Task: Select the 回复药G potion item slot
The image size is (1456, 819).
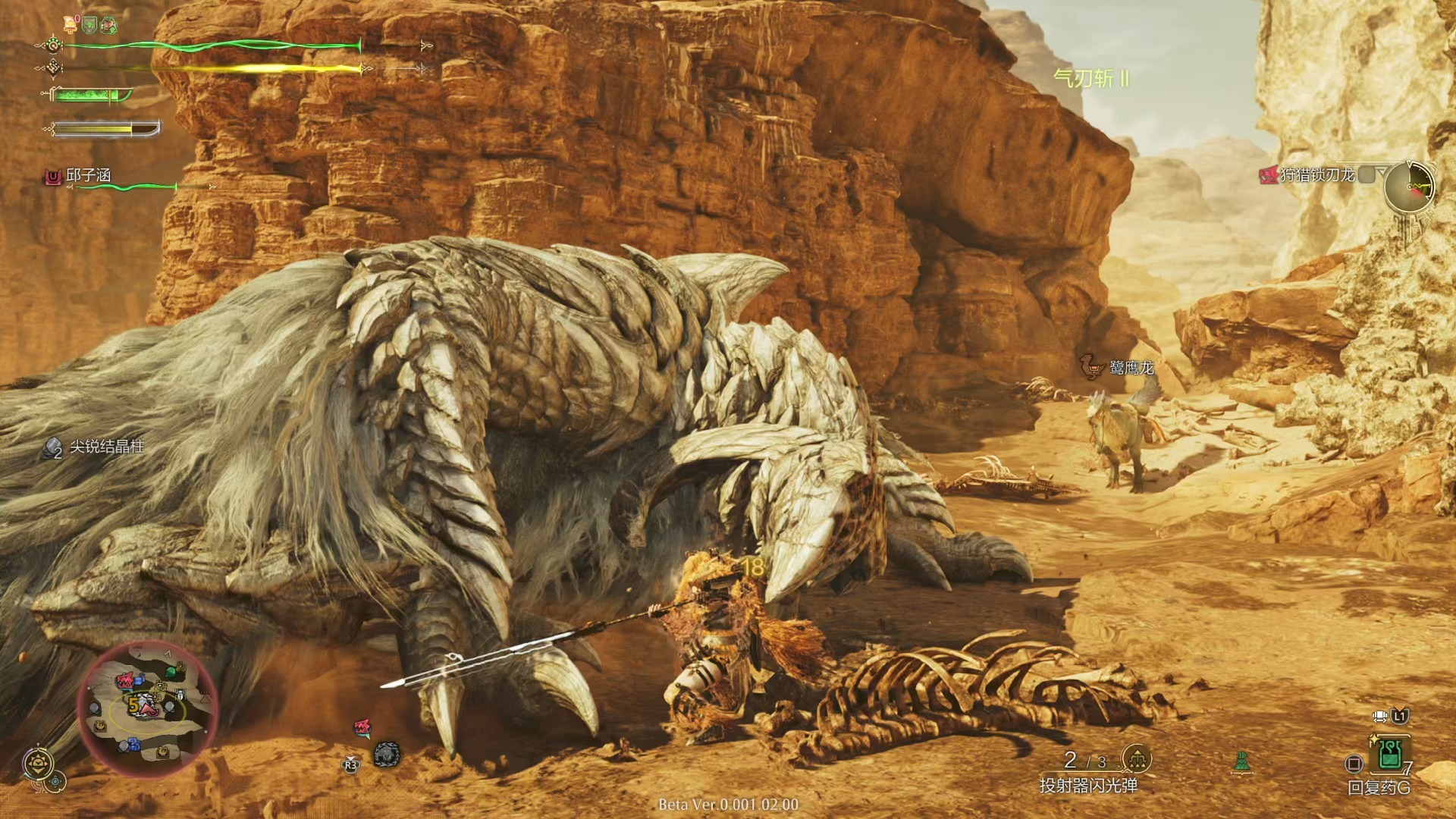Action: click(1389, 755)
